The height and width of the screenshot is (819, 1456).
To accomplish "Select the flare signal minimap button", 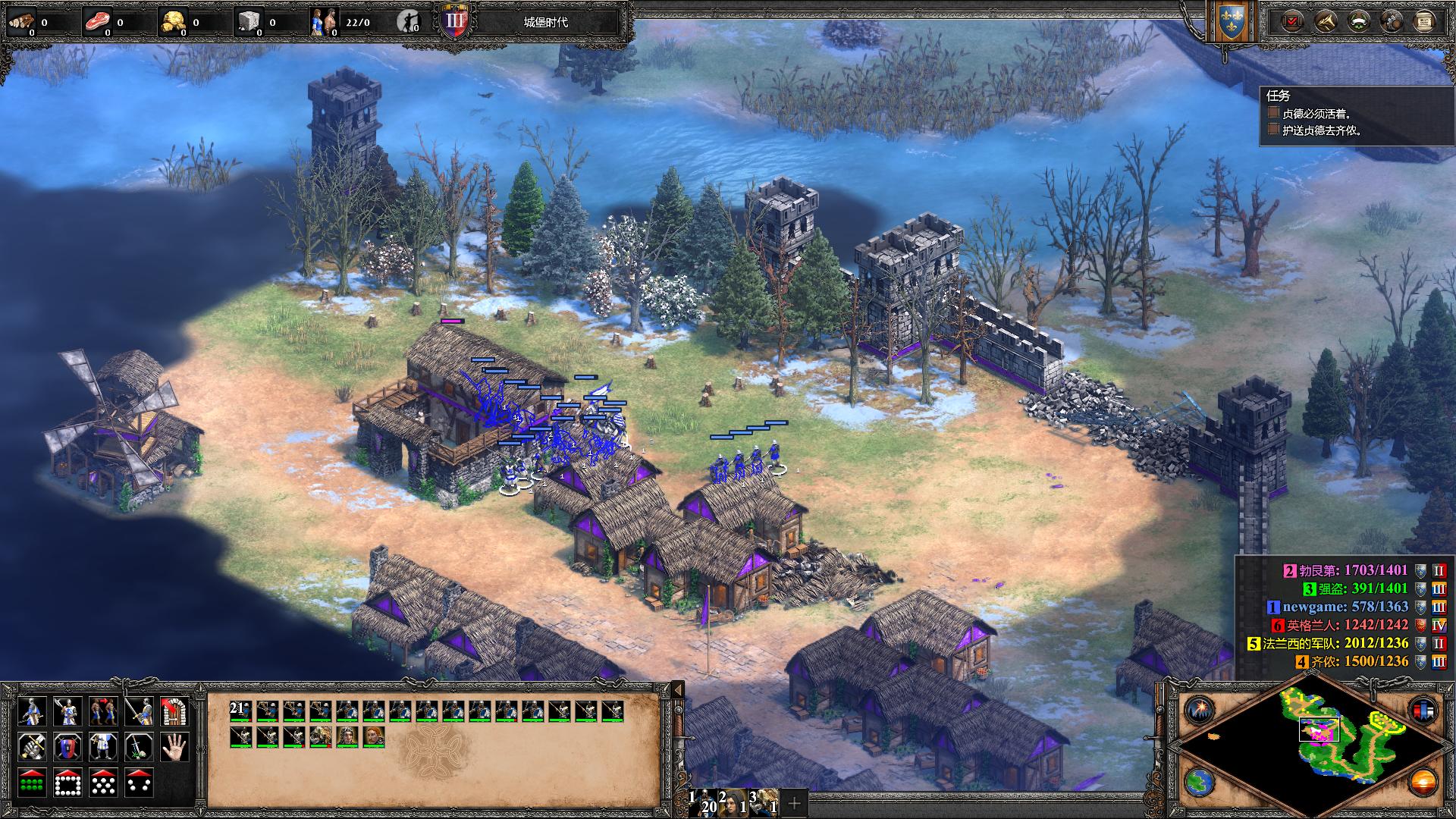I will pyautogui.click(x=1200, y=711).
